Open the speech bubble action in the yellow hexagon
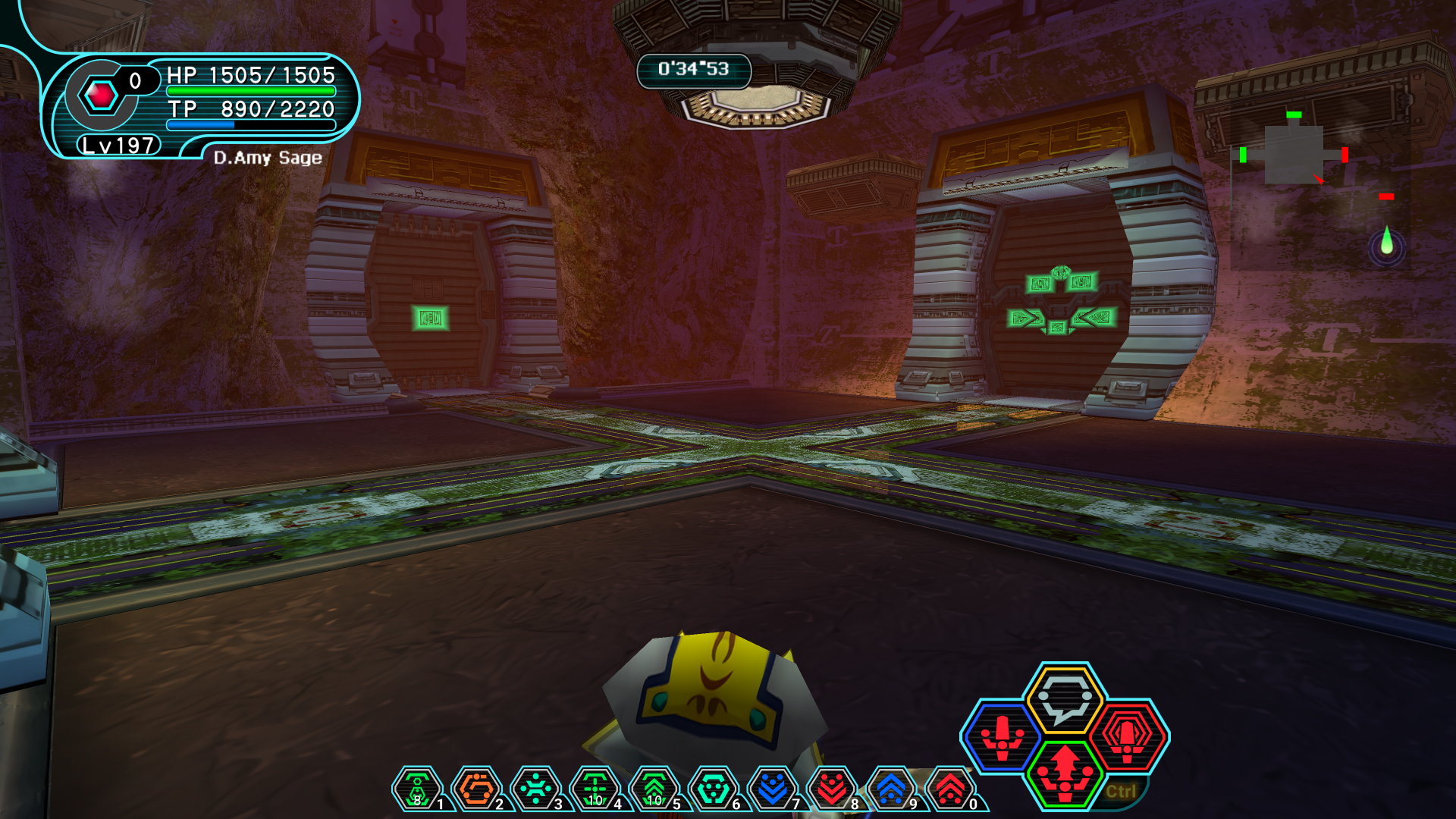Viewport: 1456px width, 819px height. click(x=1064, y=698)
